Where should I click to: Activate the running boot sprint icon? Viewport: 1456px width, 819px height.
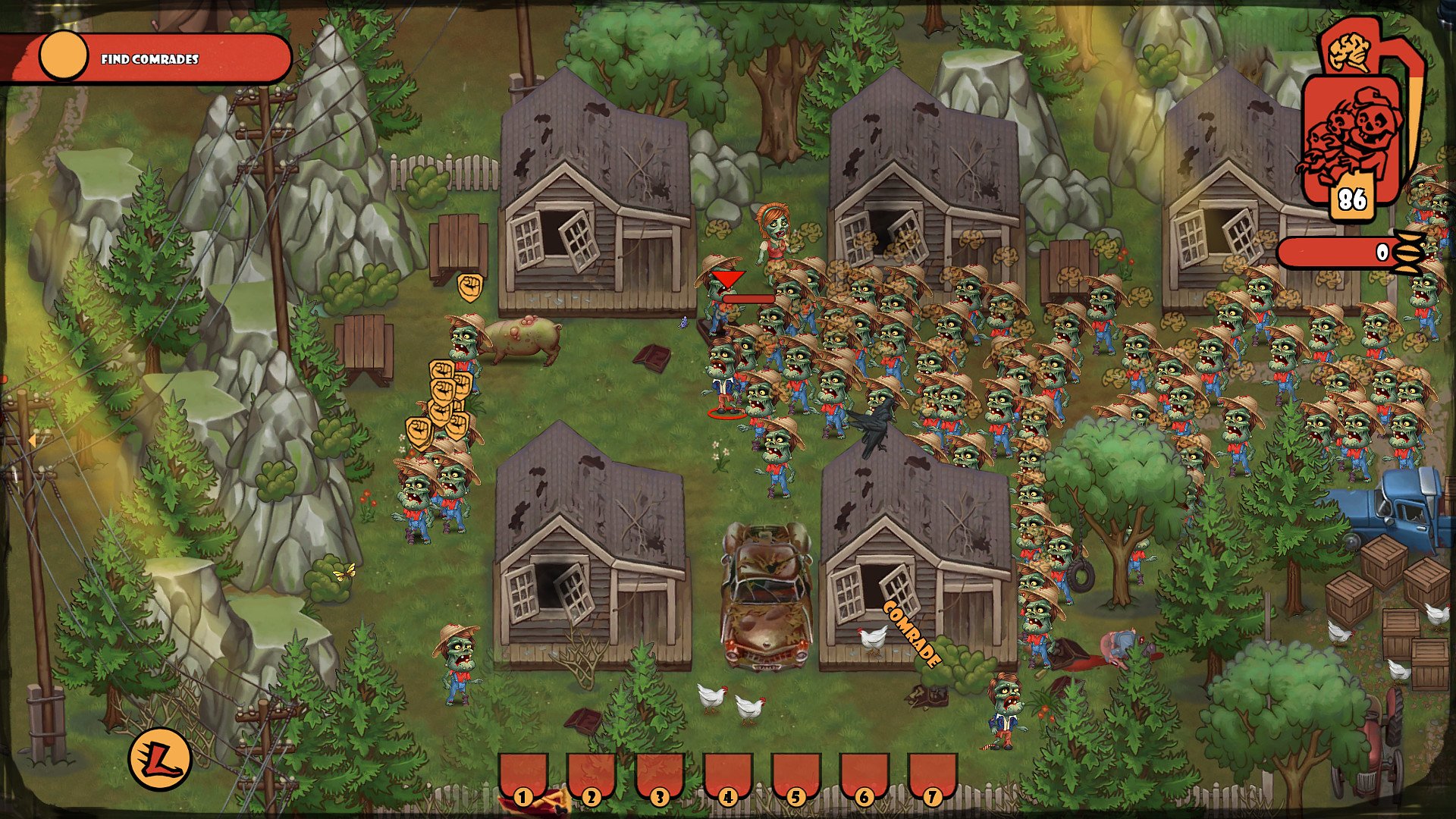(159, 759)
